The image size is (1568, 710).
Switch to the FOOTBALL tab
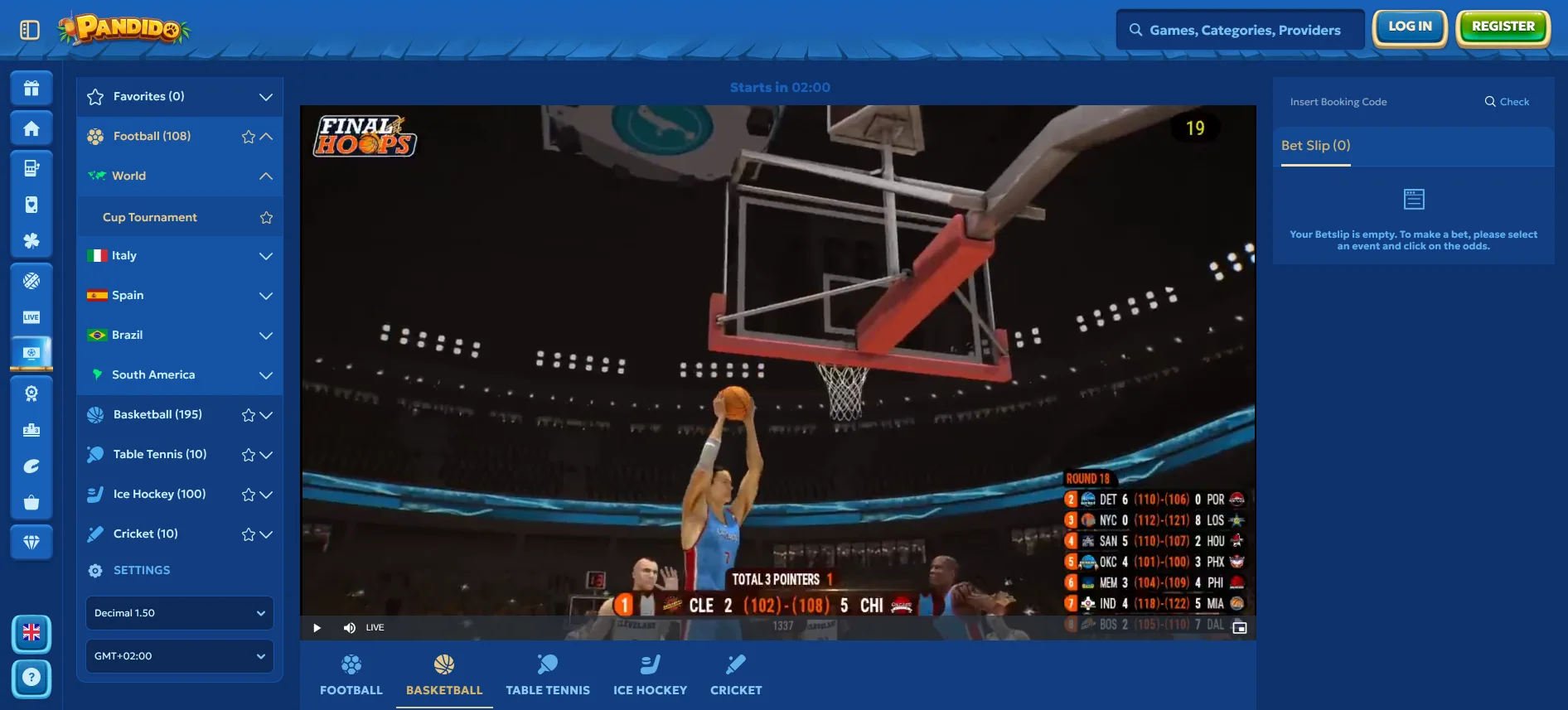pos(351,675)
